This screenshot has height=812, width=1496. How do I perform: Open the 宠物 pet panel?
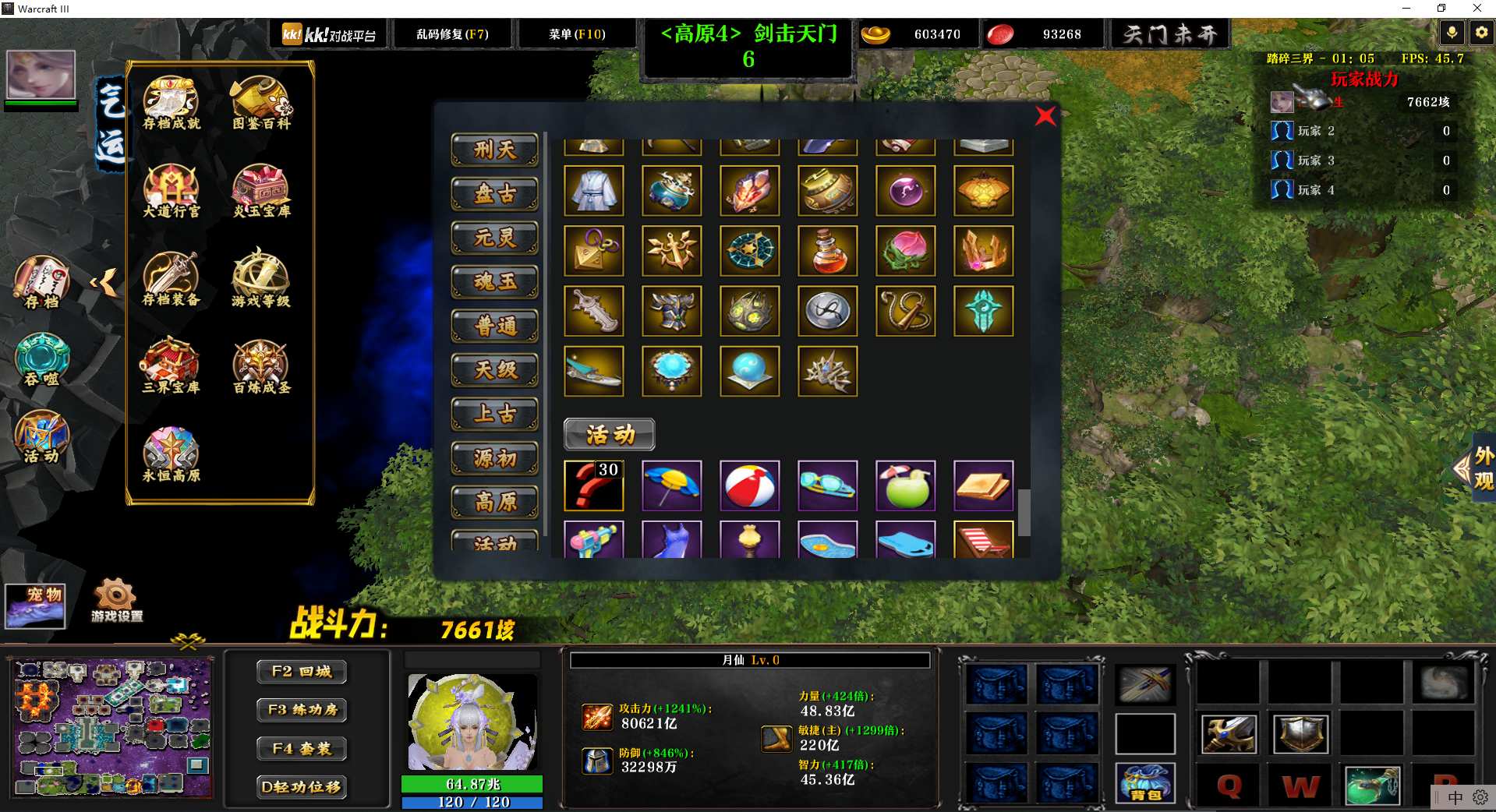[35, 606]
